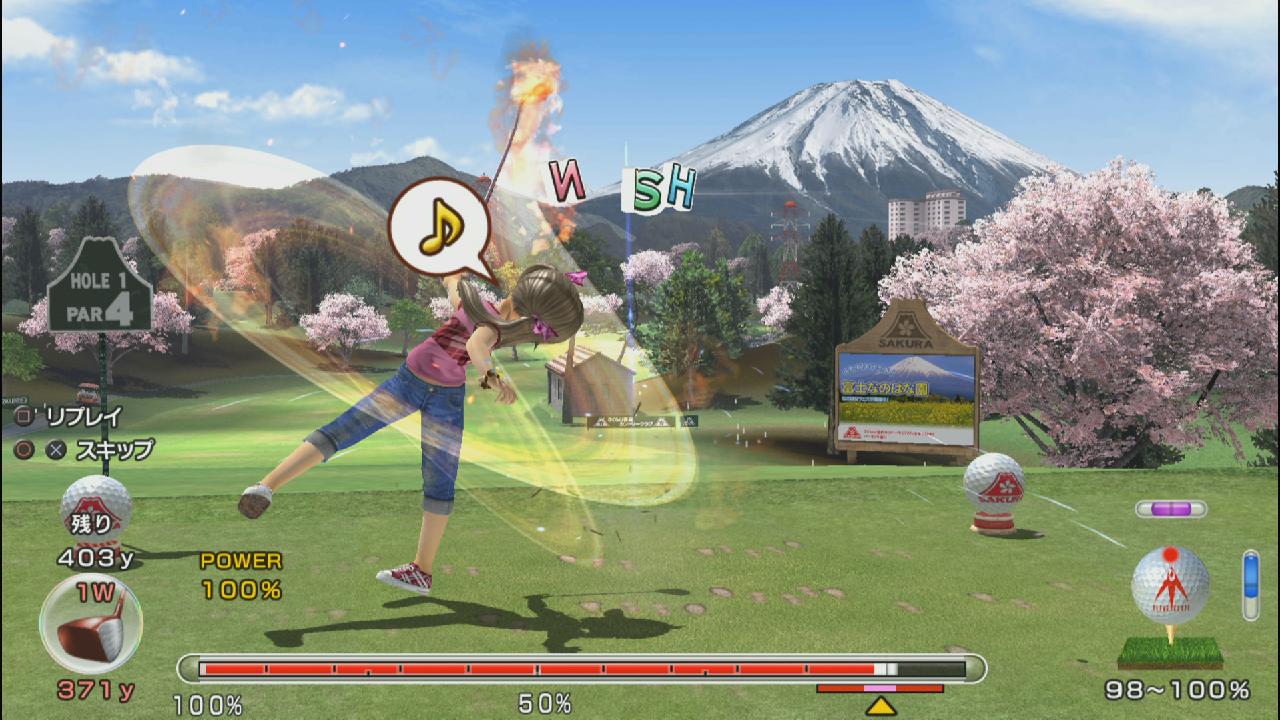Click the purple horizontal spin indicator

coord(1170,509)
